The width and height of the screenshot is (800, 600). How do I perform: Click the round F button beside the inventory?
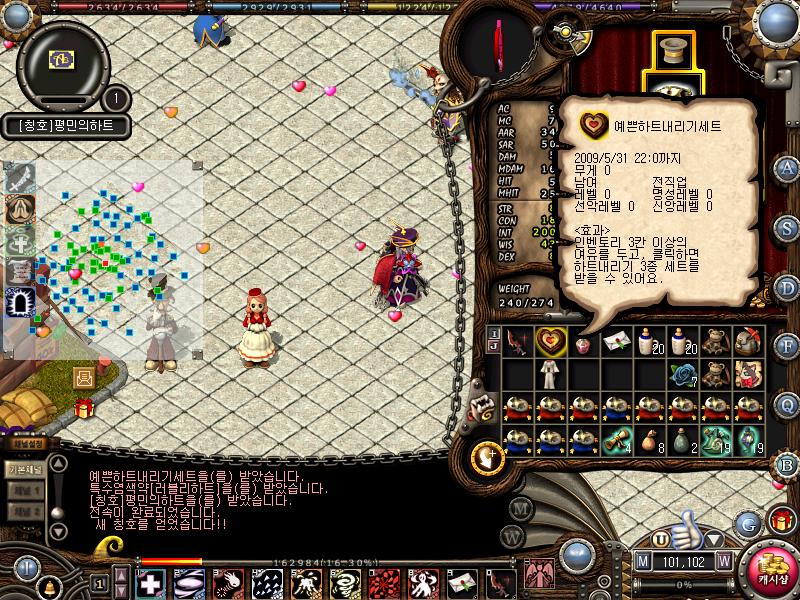point(787,346)
